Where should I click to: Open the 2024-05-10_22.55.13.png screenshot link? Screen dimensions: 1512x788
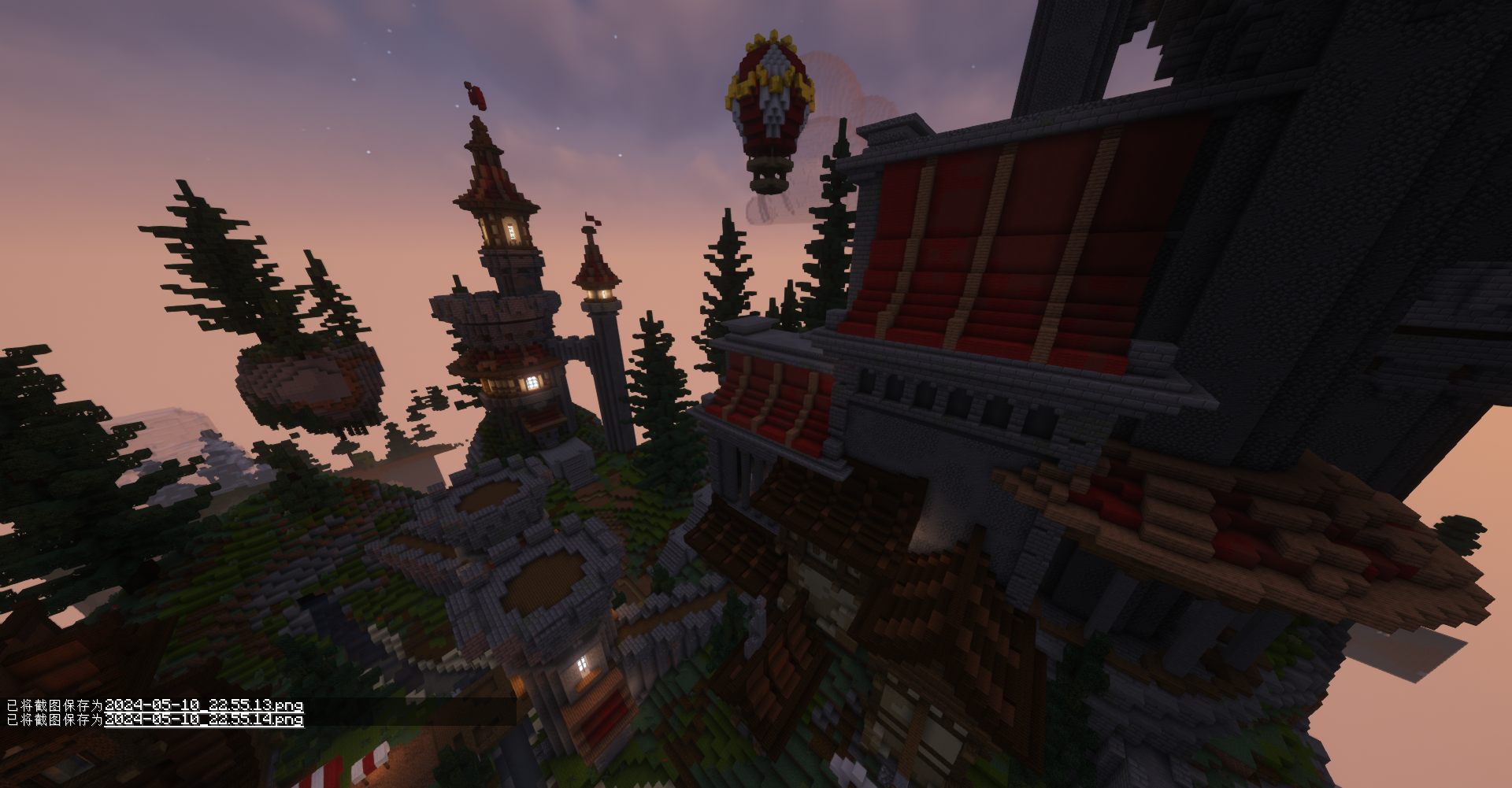coord(204,705)
